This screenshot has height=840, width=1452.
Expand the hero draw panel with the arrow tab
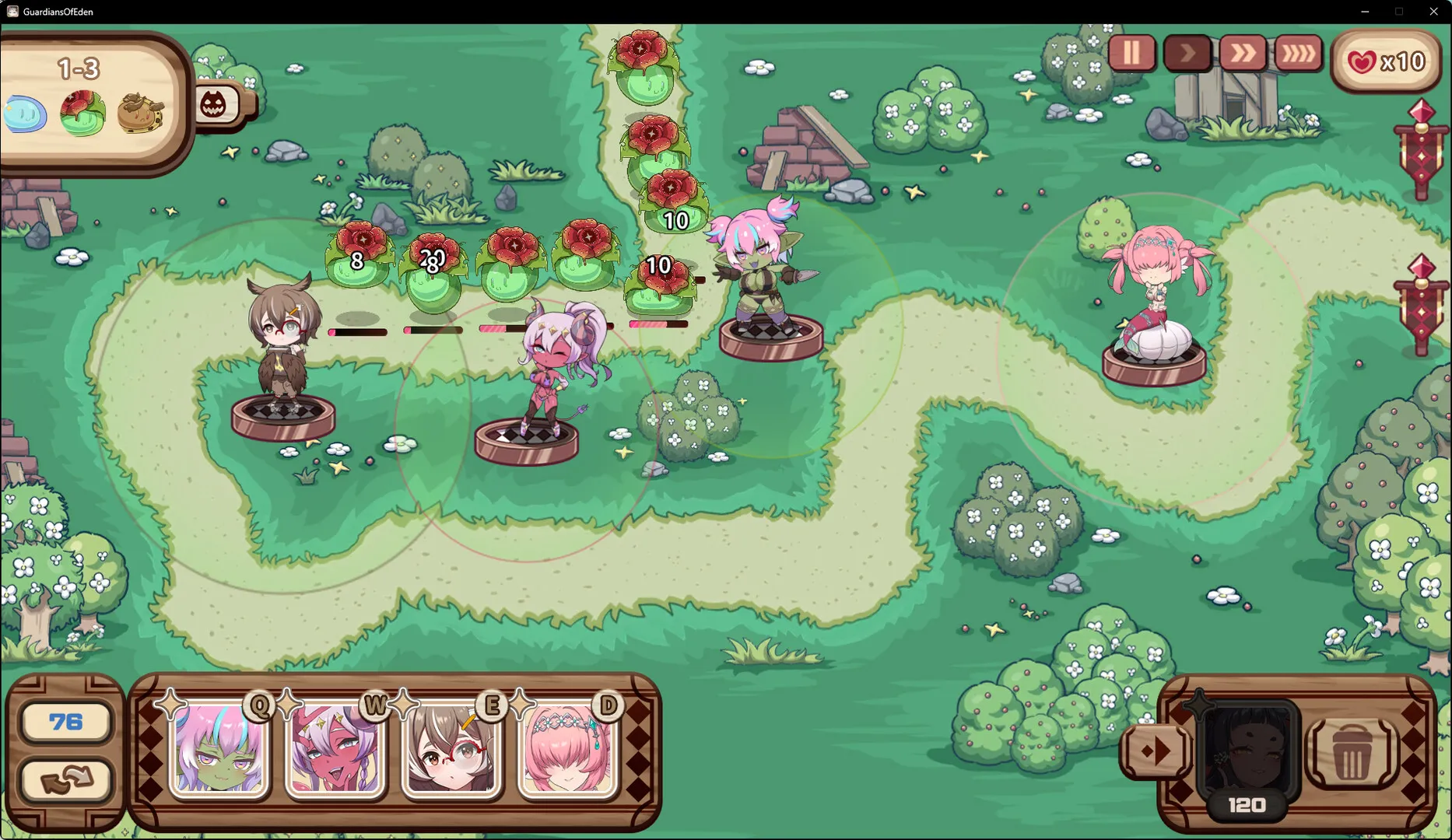coord(1154,749)
